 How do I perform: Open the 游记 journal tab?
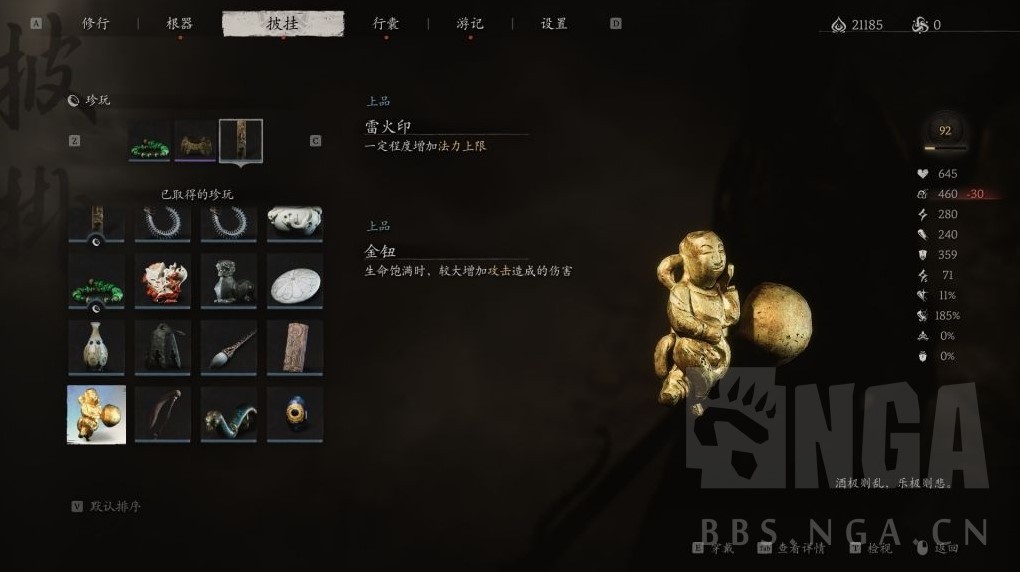tap(470, 24)
